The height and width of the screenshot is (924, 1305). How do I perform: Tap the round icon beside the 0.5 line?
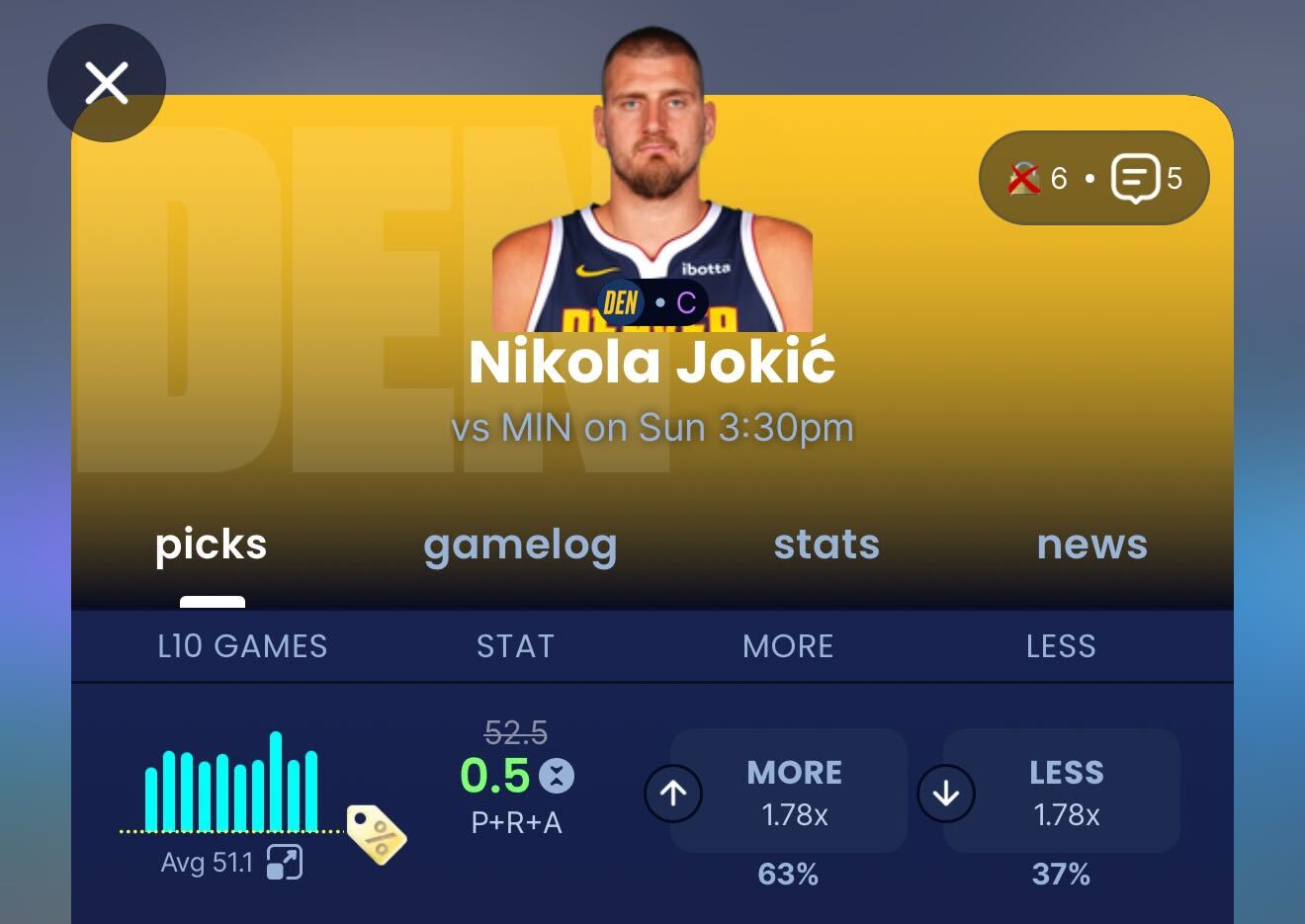click(x=557, y=776)
